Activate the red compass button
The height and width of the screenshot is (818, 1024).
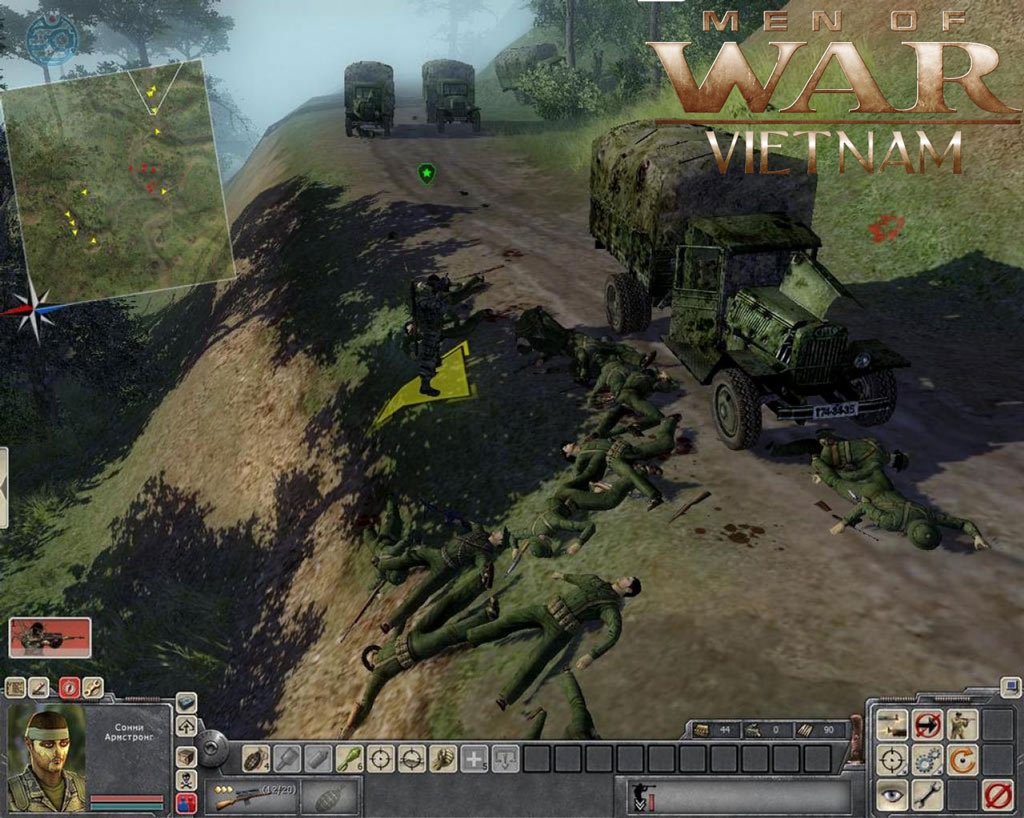pos(68,687)
